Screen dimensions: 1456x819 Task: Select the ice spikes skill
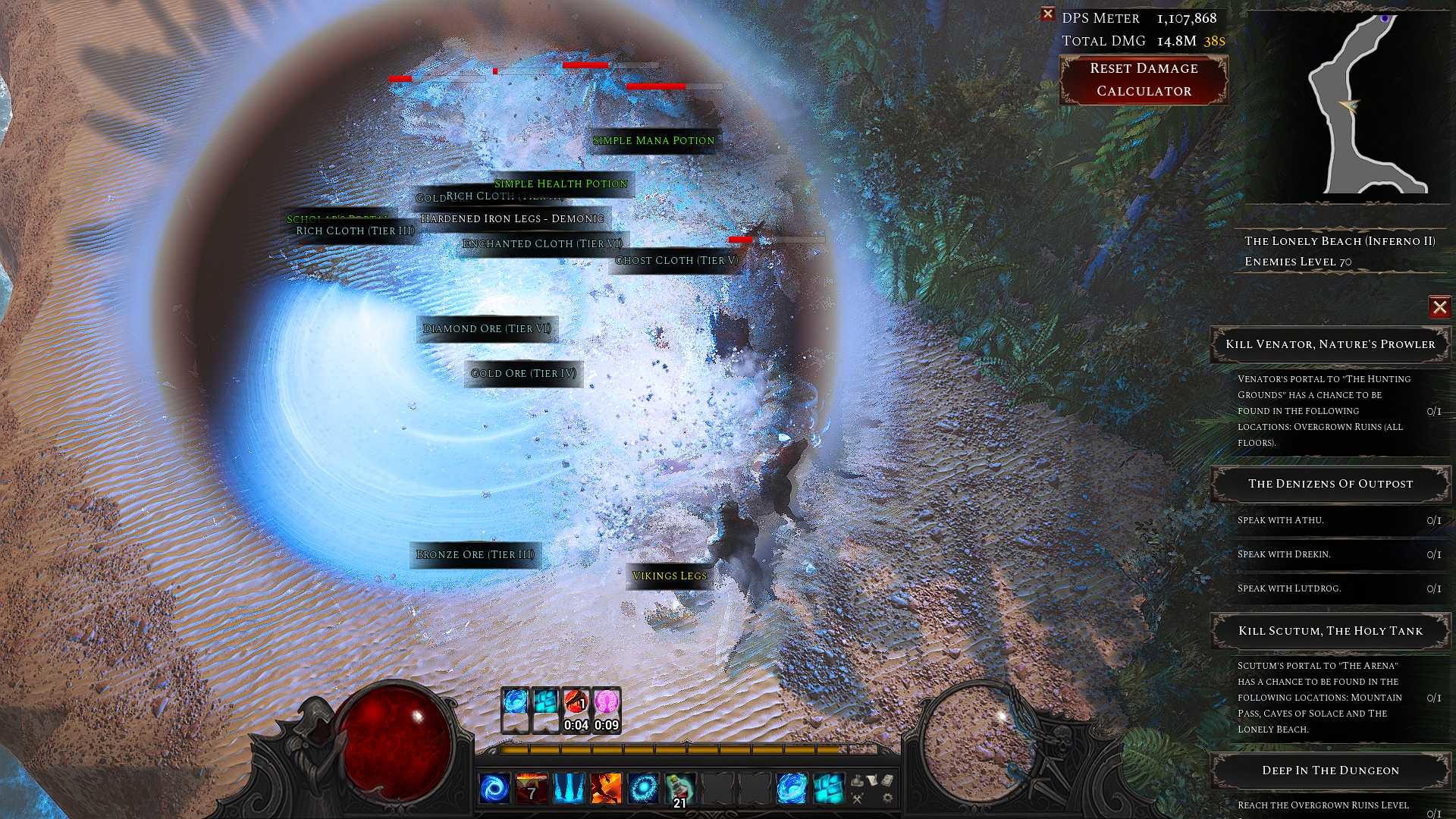click(x=567, y=789)
